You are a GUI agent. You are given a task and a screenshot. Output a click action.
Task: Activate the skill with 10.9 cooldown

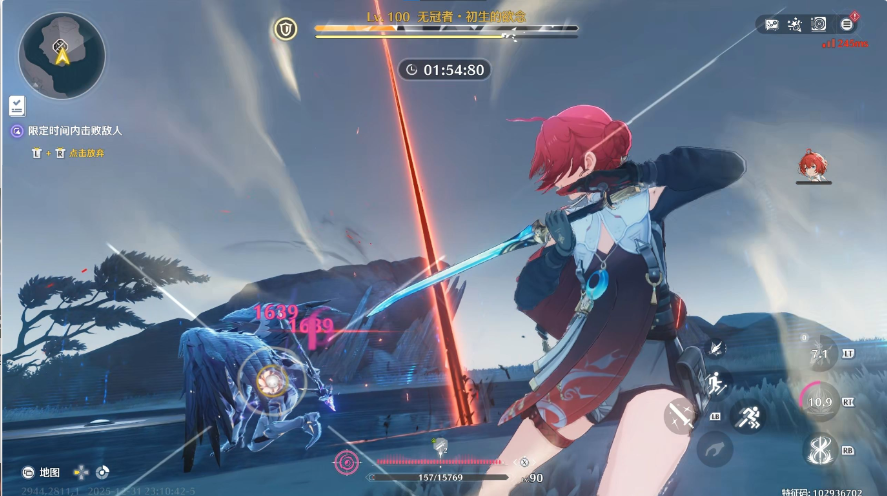[820, 401]
